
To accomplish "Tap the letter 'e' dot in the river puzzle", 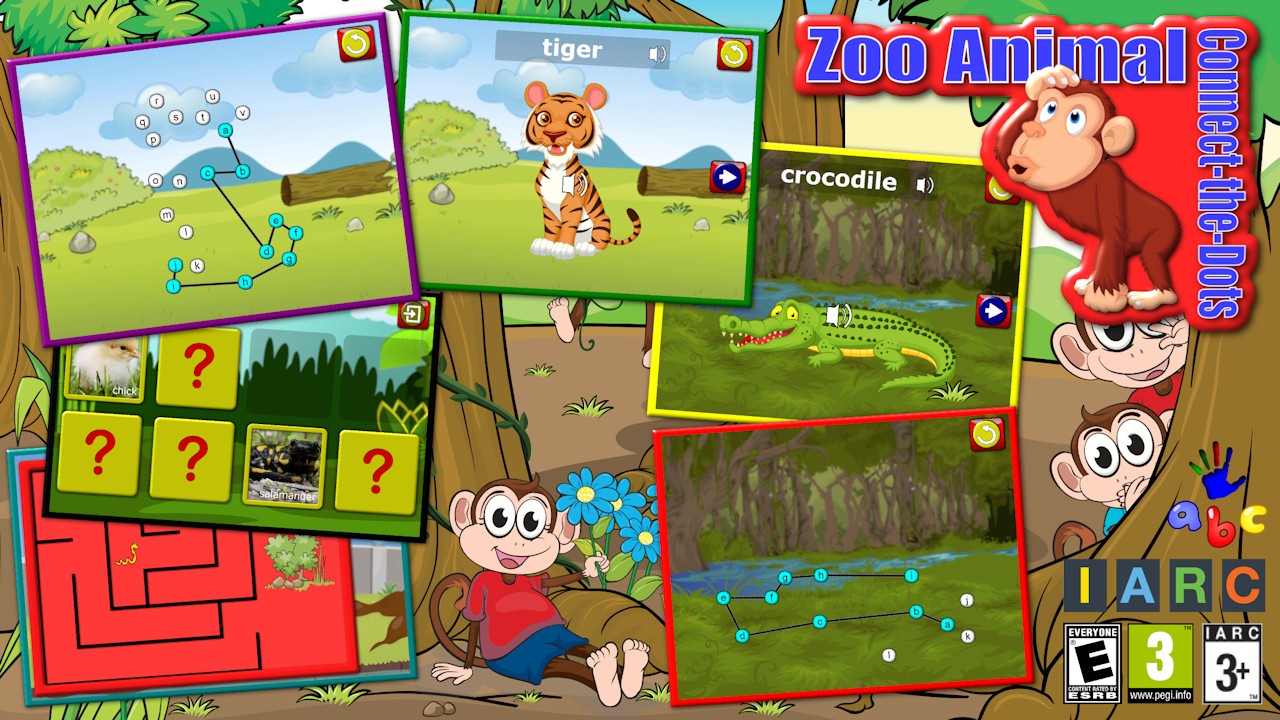I will (724, 597).
